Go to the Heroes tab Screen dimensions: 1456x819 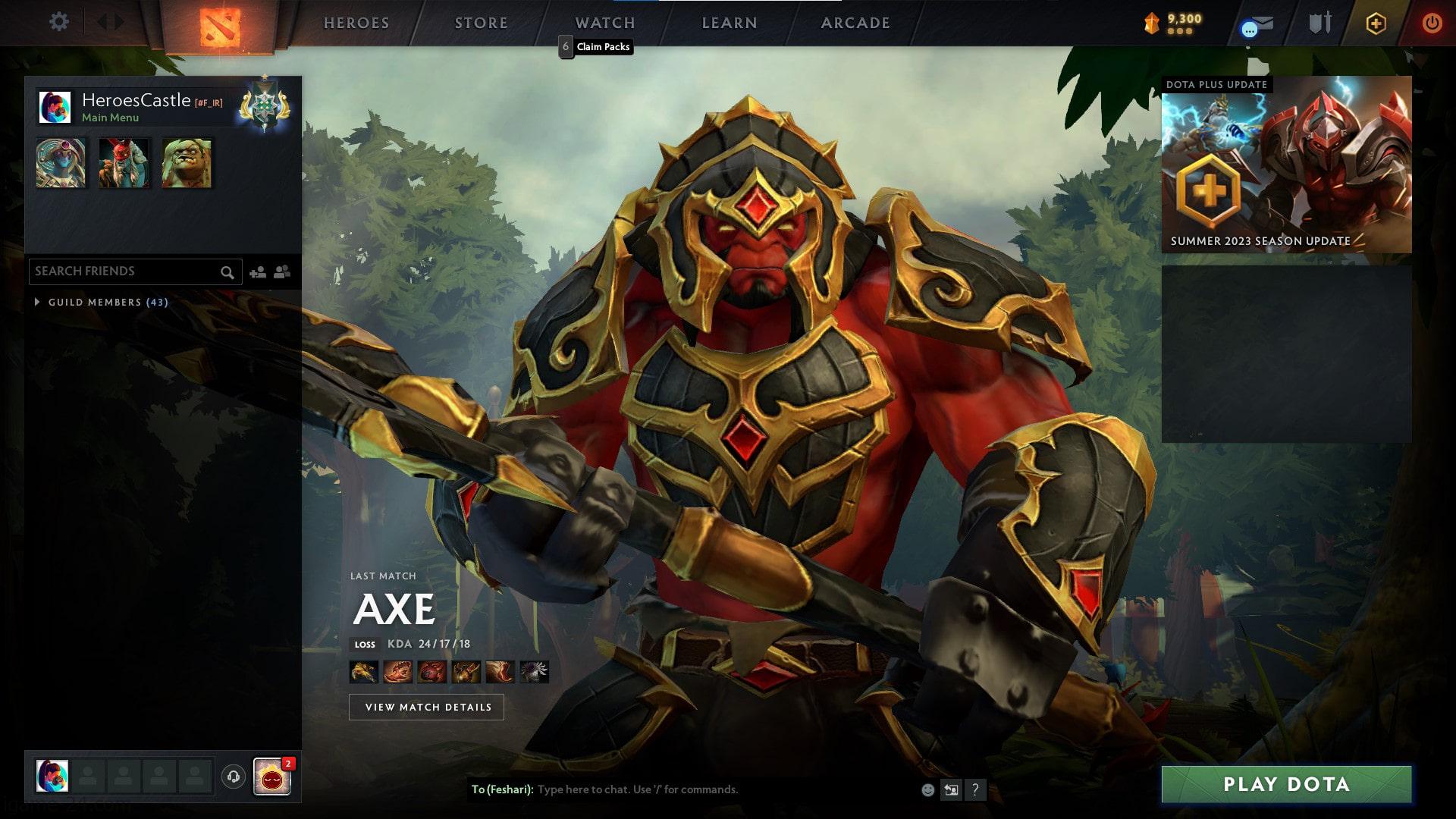tap(356, 23)
